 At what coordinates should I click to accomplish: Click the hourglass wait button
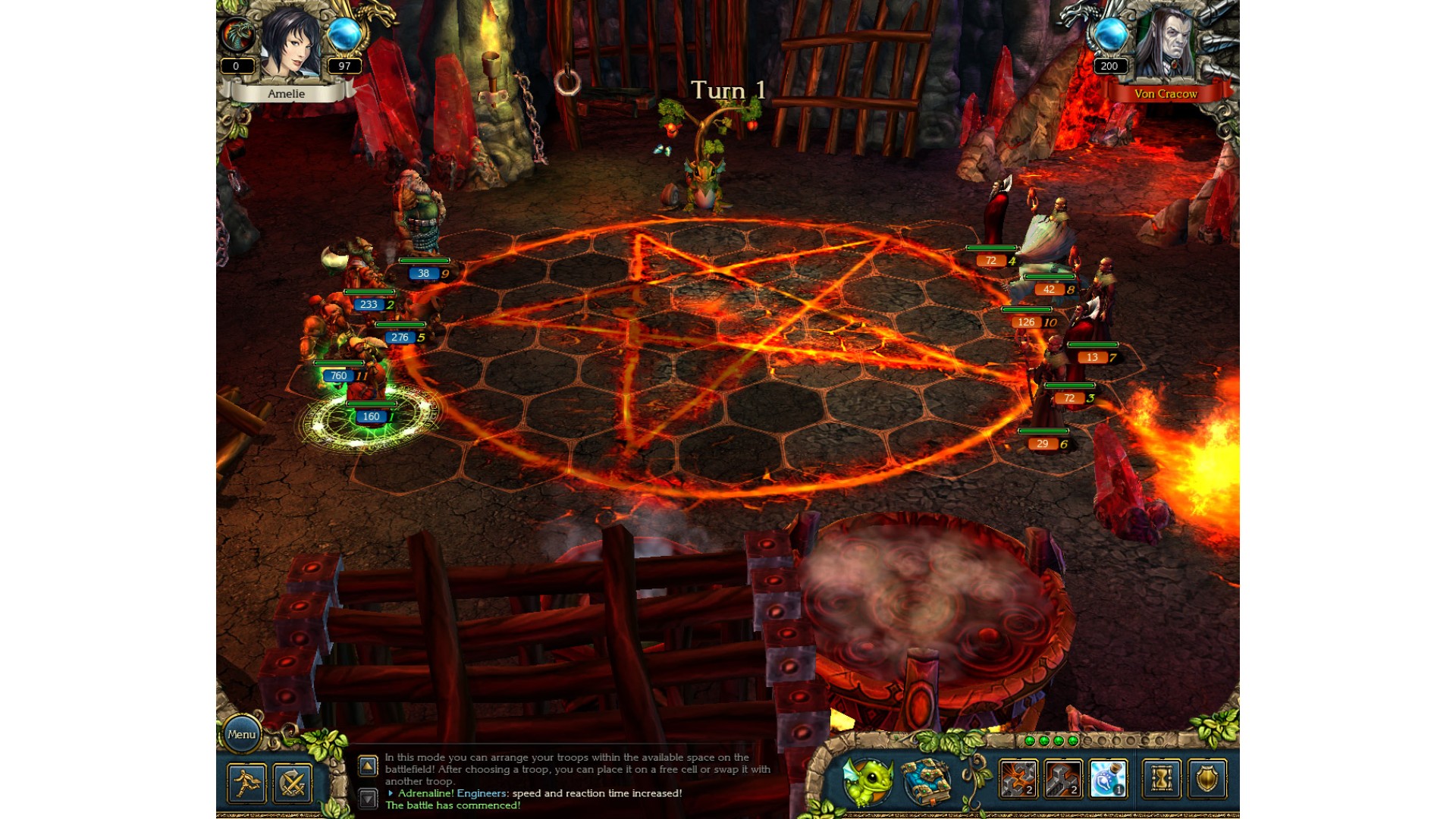click(x=1161, y=779)
